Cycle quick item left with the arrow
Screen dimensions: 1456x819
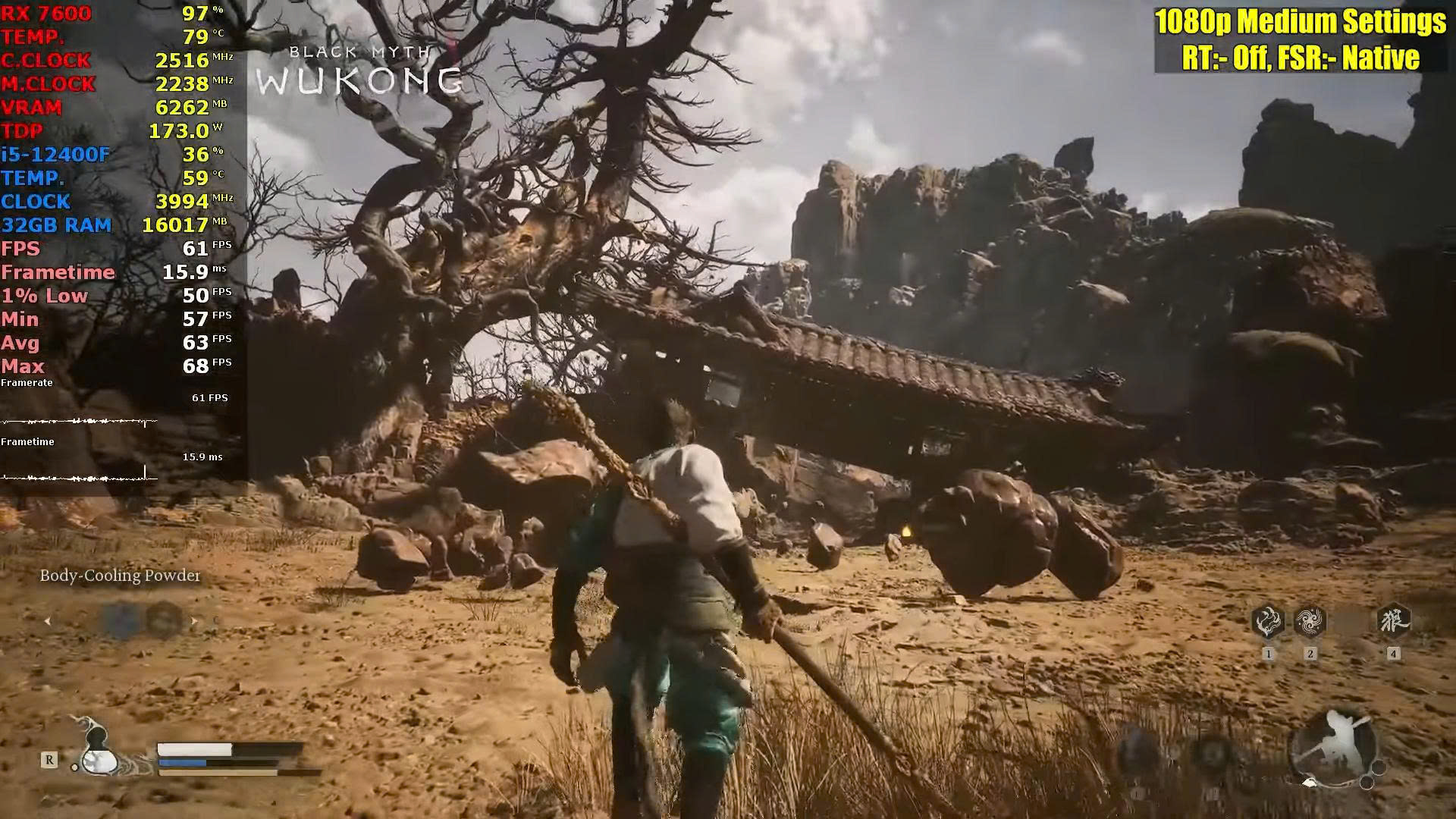48,621
